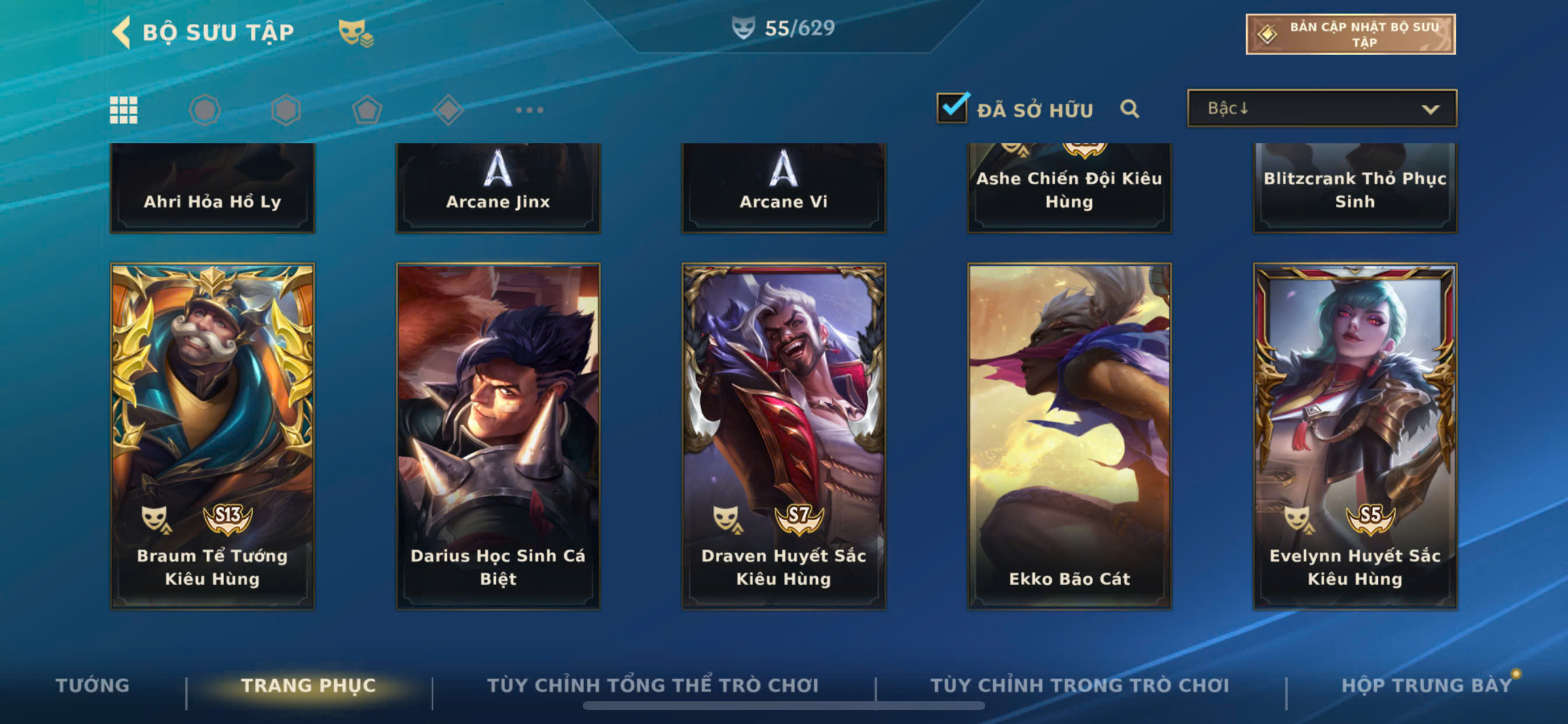This screenshot has height=724, width=1568.
Task: Show more filters via three dots
Action: click(529, 110)
